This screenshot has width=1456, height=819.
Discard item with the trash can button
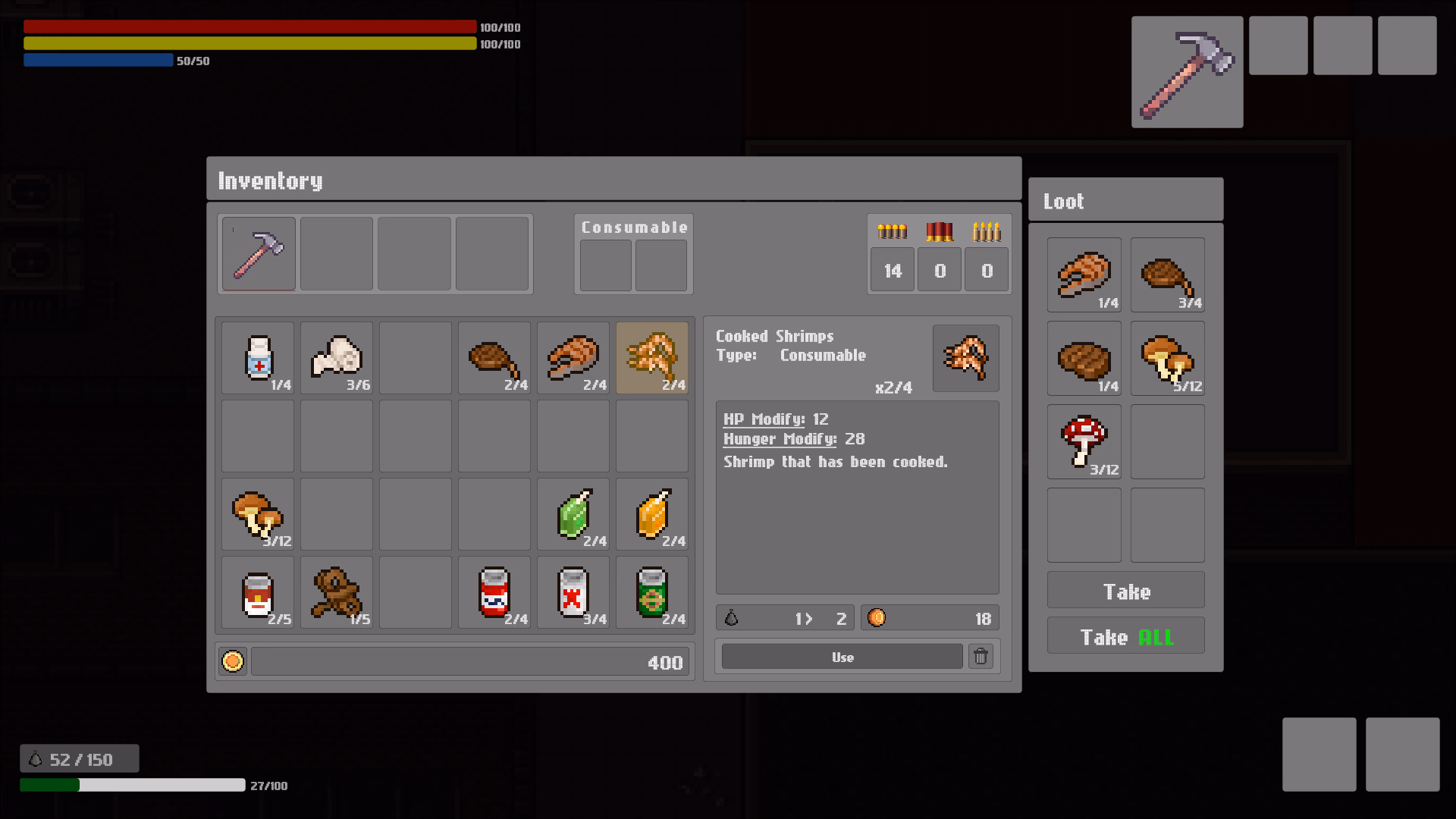point(981,657)
